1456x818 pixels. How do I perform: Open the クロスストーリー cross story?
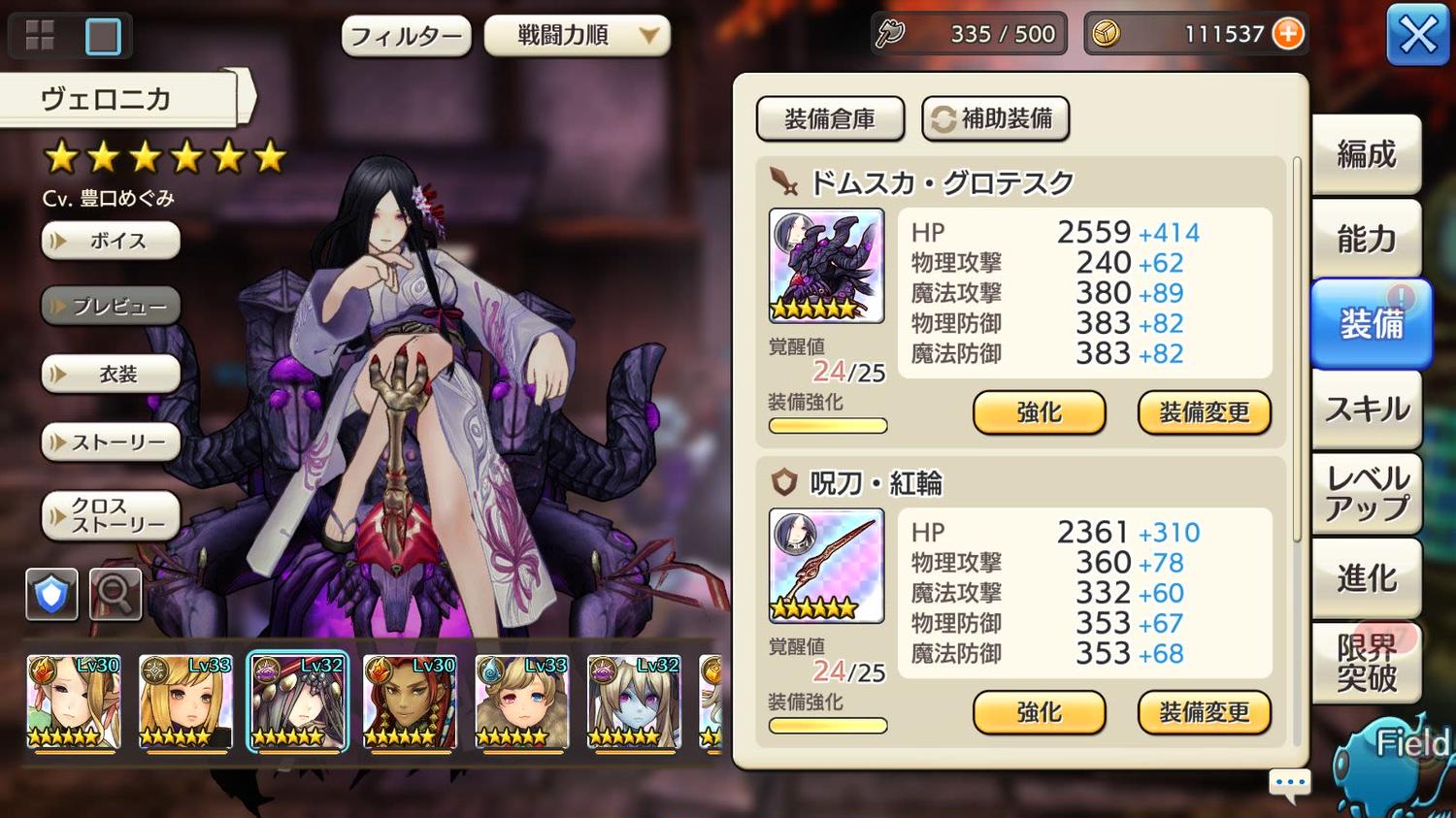111,515
